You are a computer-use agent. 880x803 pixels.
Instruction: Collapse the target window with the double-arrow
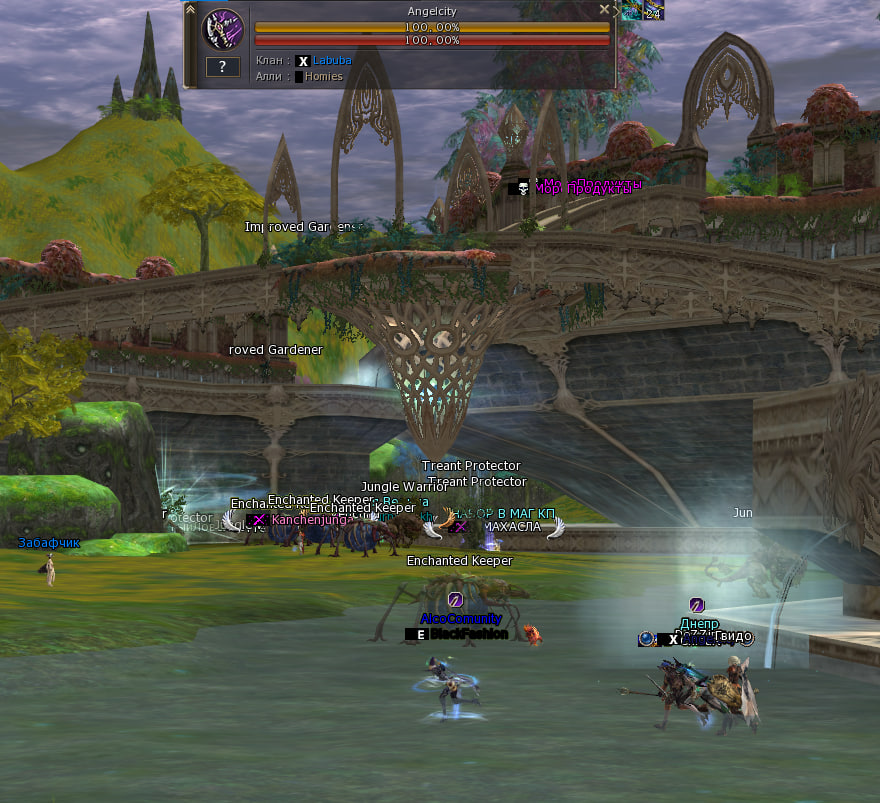(x=190, y=9)
